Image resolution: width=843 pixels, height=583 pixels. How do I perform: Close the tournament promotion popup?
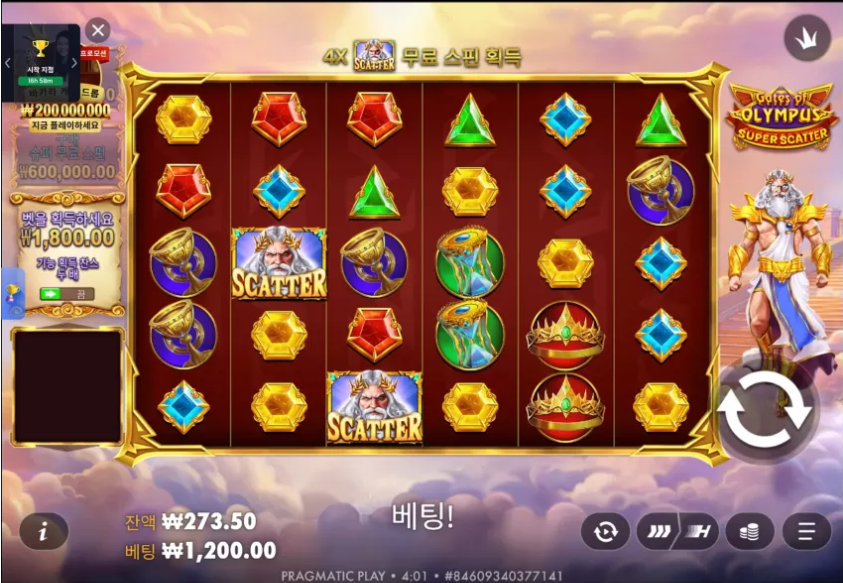tap(97, 30)
